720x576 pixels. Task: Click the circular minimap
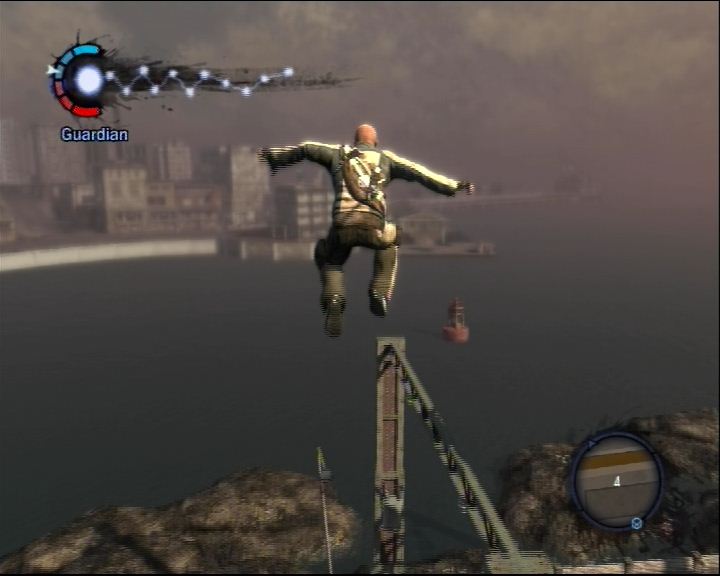pos(616,480)
